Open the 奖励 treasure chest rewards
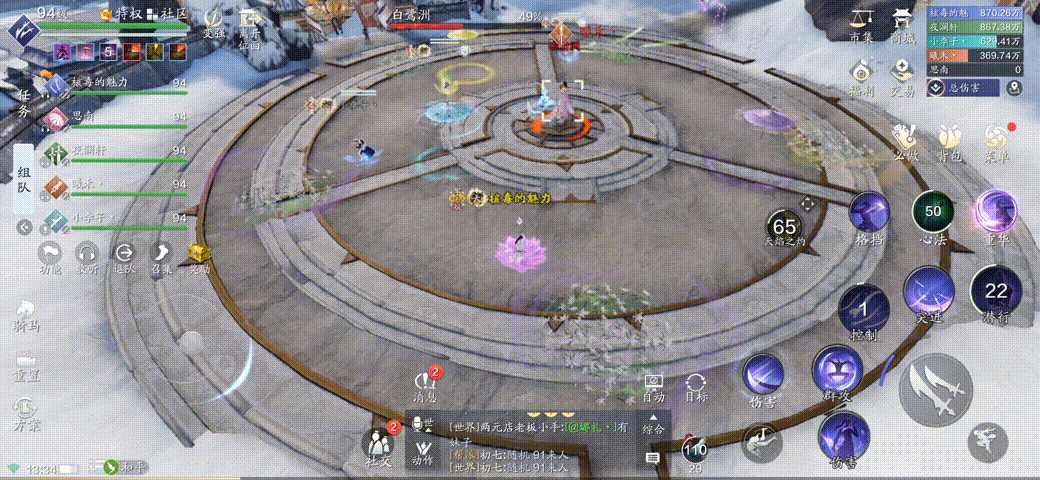The image size is (1040, 480). (x=199, y=257)
